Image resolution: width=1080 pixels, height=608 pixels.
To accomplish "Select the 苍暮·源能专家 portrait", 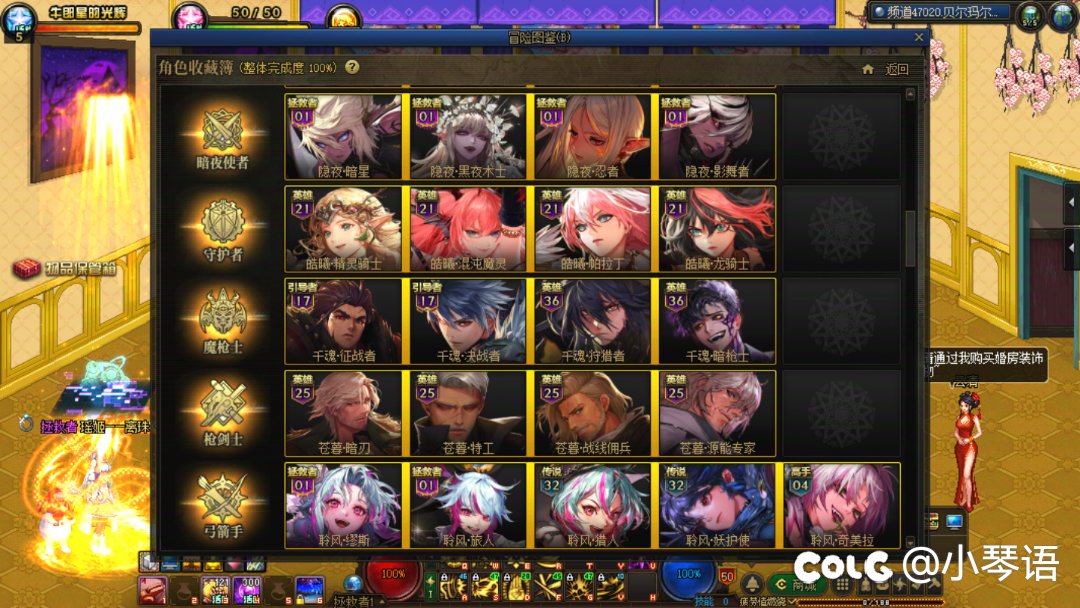I will [x=717, y=414].
